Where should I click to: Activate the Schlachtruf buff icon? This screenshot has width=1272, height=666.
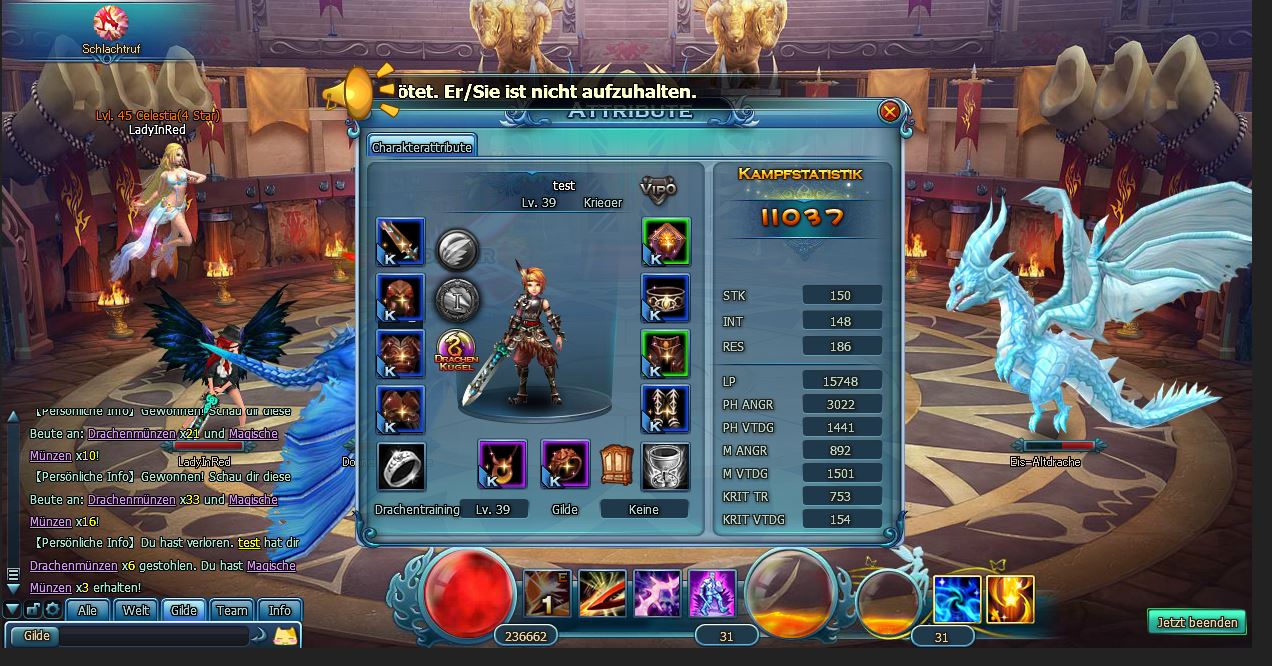pos(111,22)
